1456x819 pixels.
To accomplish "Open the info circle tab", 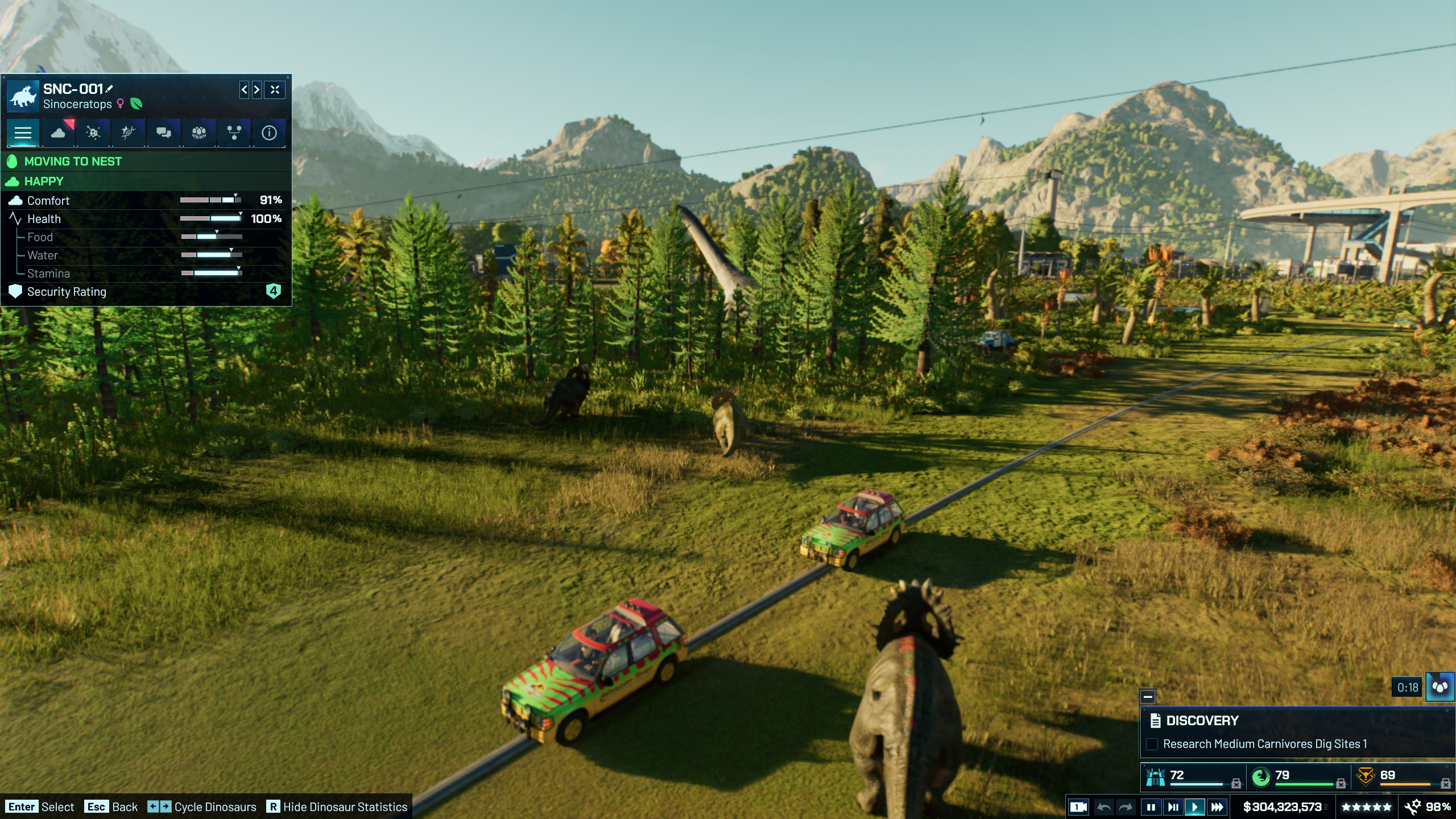I will 269,133.
